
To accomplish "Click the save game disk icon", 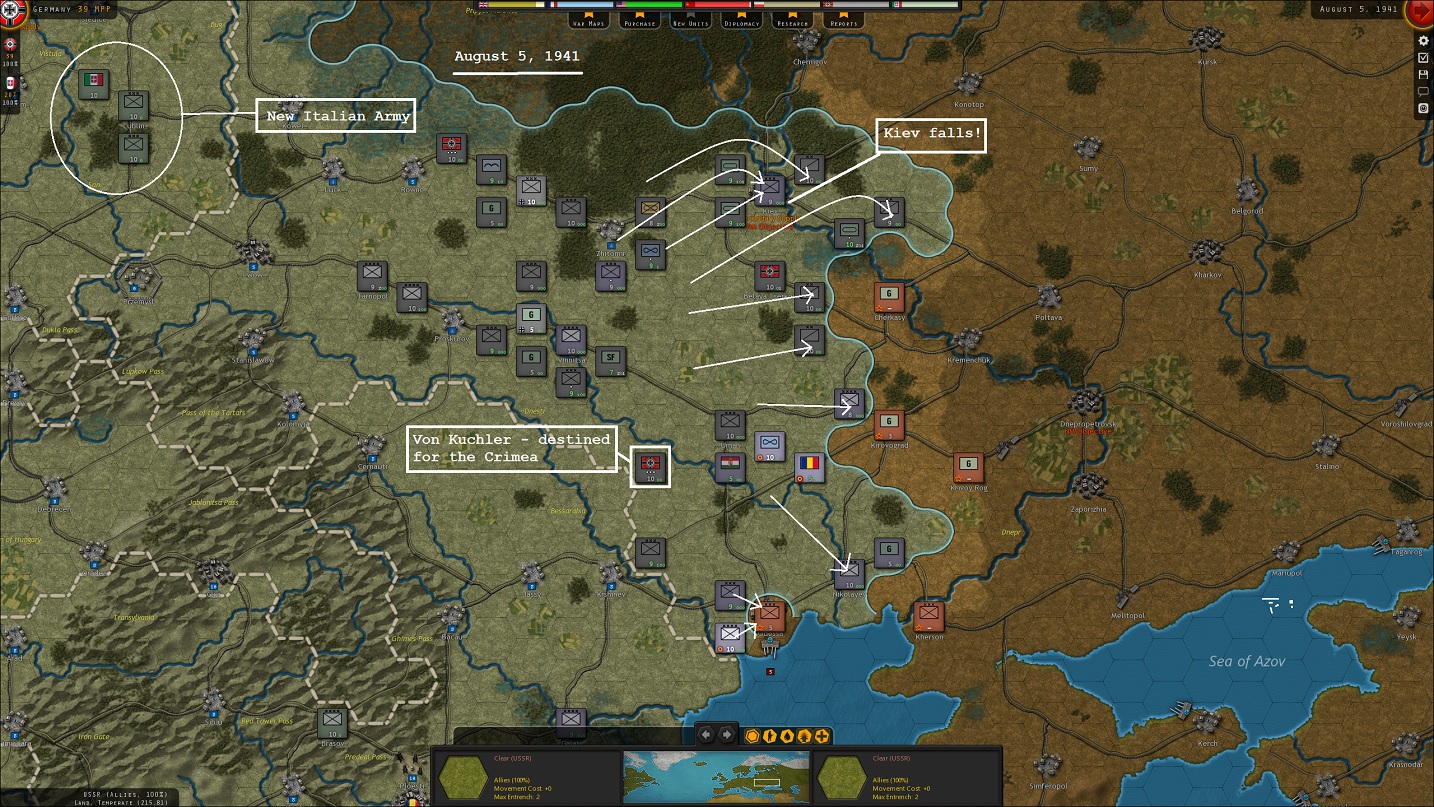I will [1424, 74].
